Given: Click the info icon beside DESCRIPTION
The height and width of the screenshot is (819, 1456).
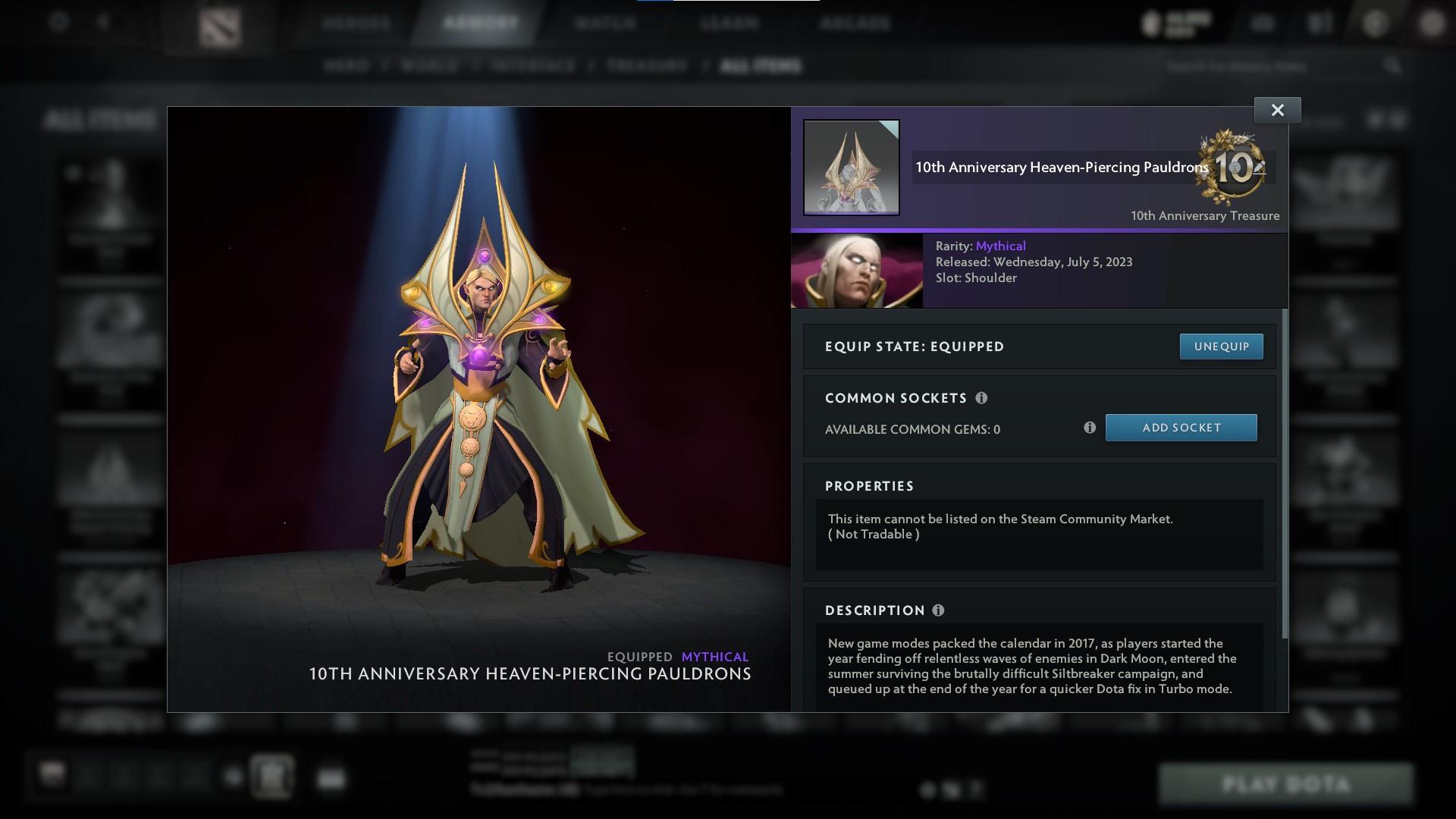Looking at the screenshot, I should [940, 609].
